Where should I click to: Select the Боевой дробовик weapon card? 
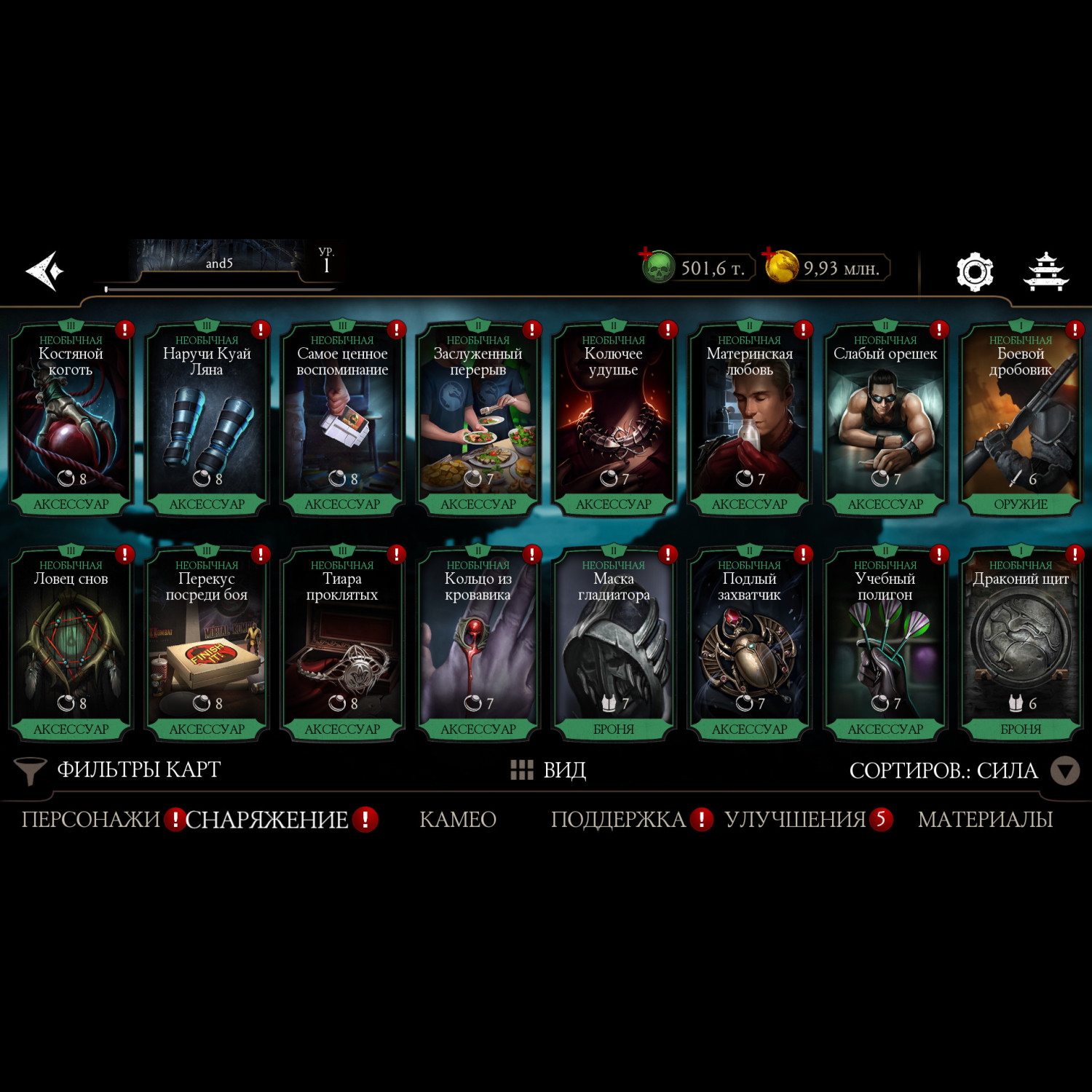pyautogui.click(x=1021, y=420)
